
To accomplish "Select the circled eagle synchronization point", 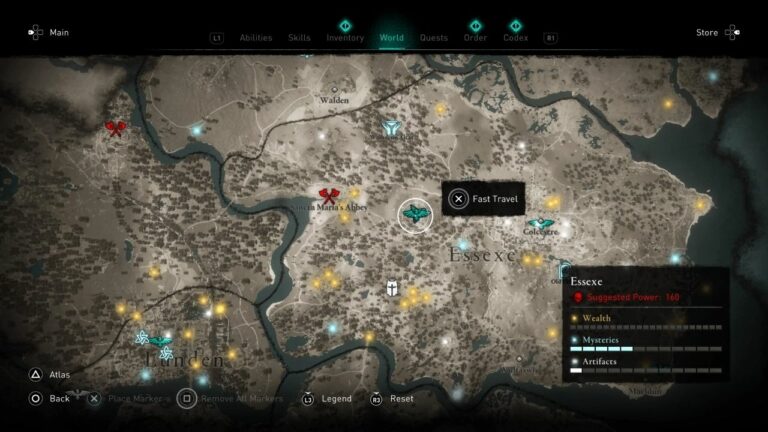I will [x=415, y=213].
